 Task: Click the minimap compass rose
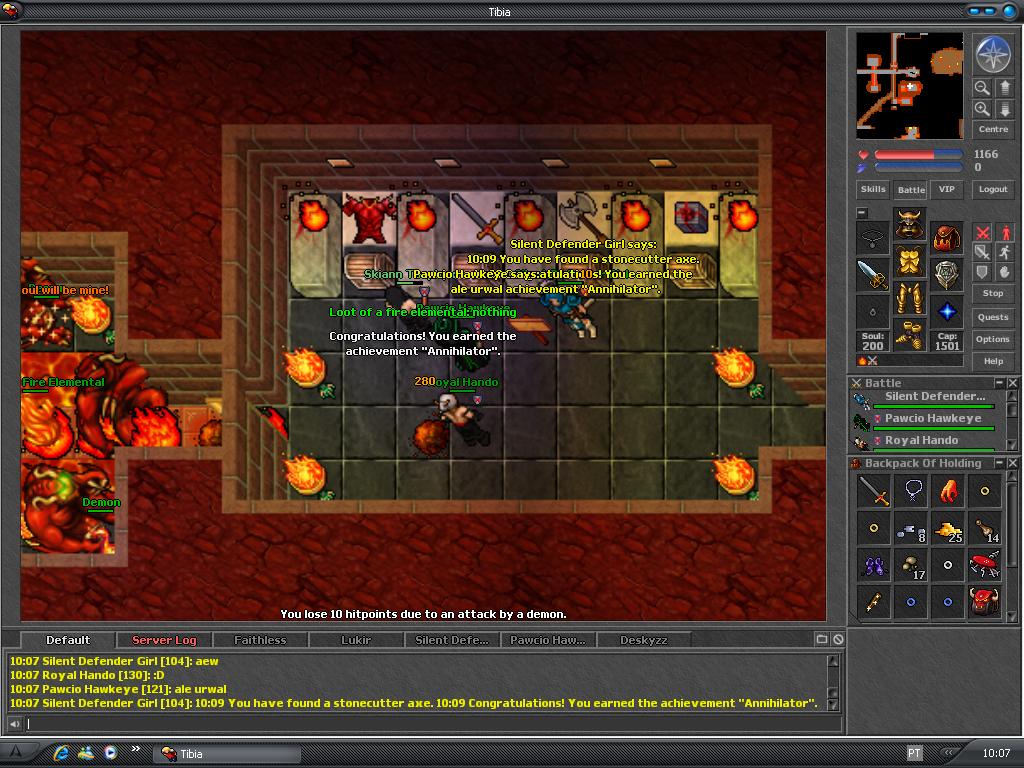tap(993, 55)
